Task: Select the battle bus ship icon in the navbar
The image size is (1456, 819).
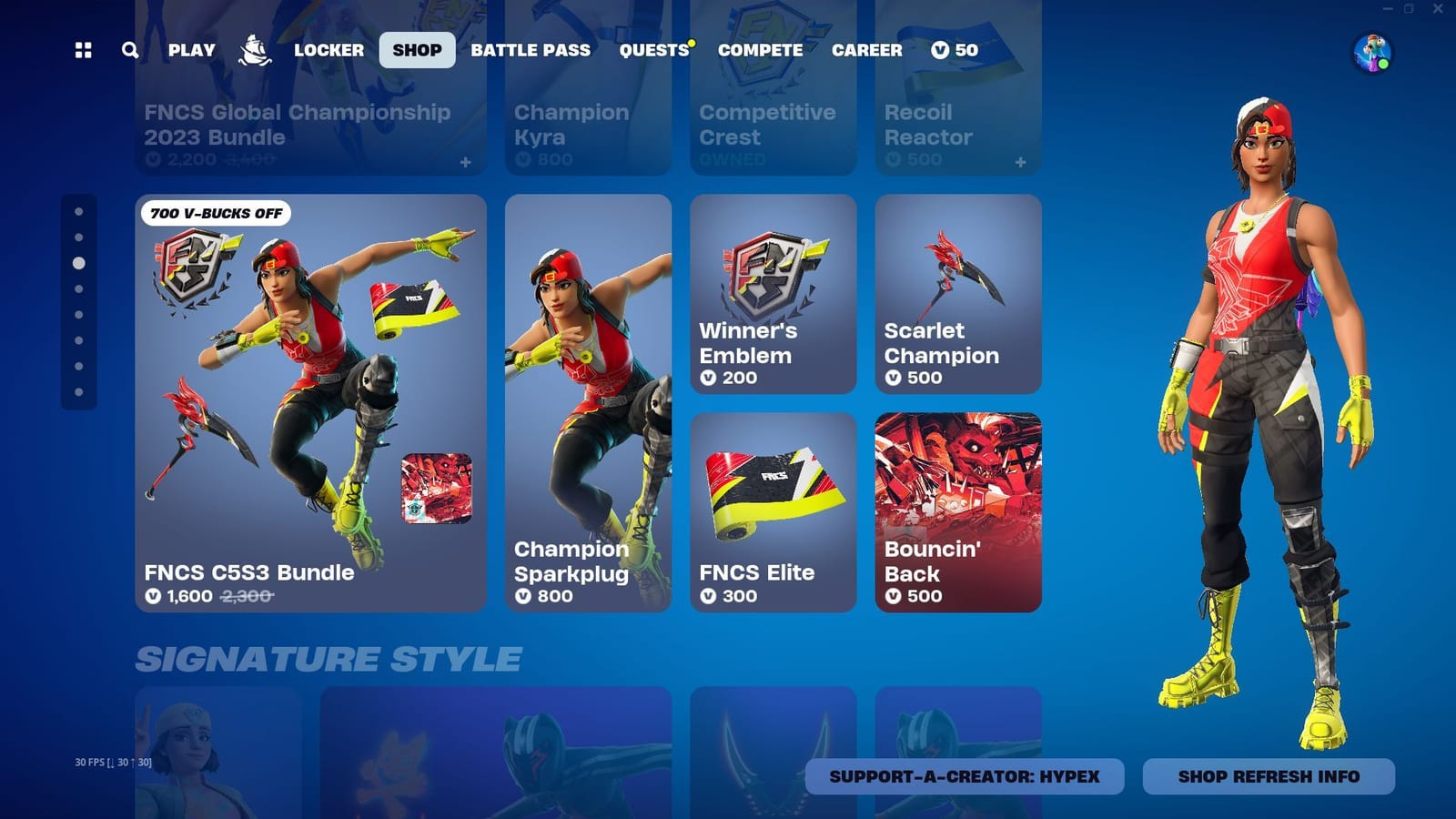Action: click(254, 50)
